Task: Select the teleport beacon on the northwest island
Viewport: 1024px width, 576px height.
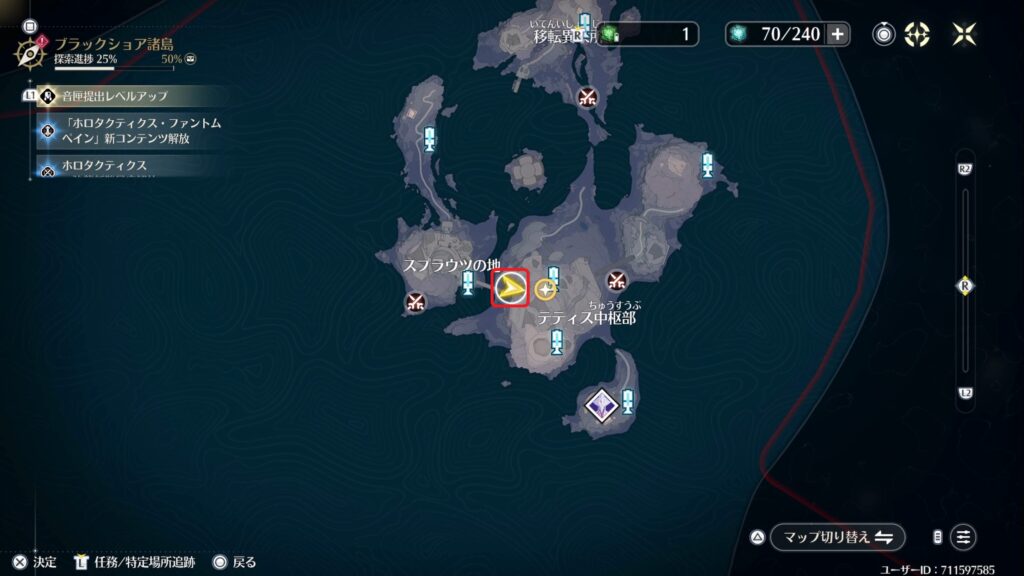Action: (x=430, y=138)
